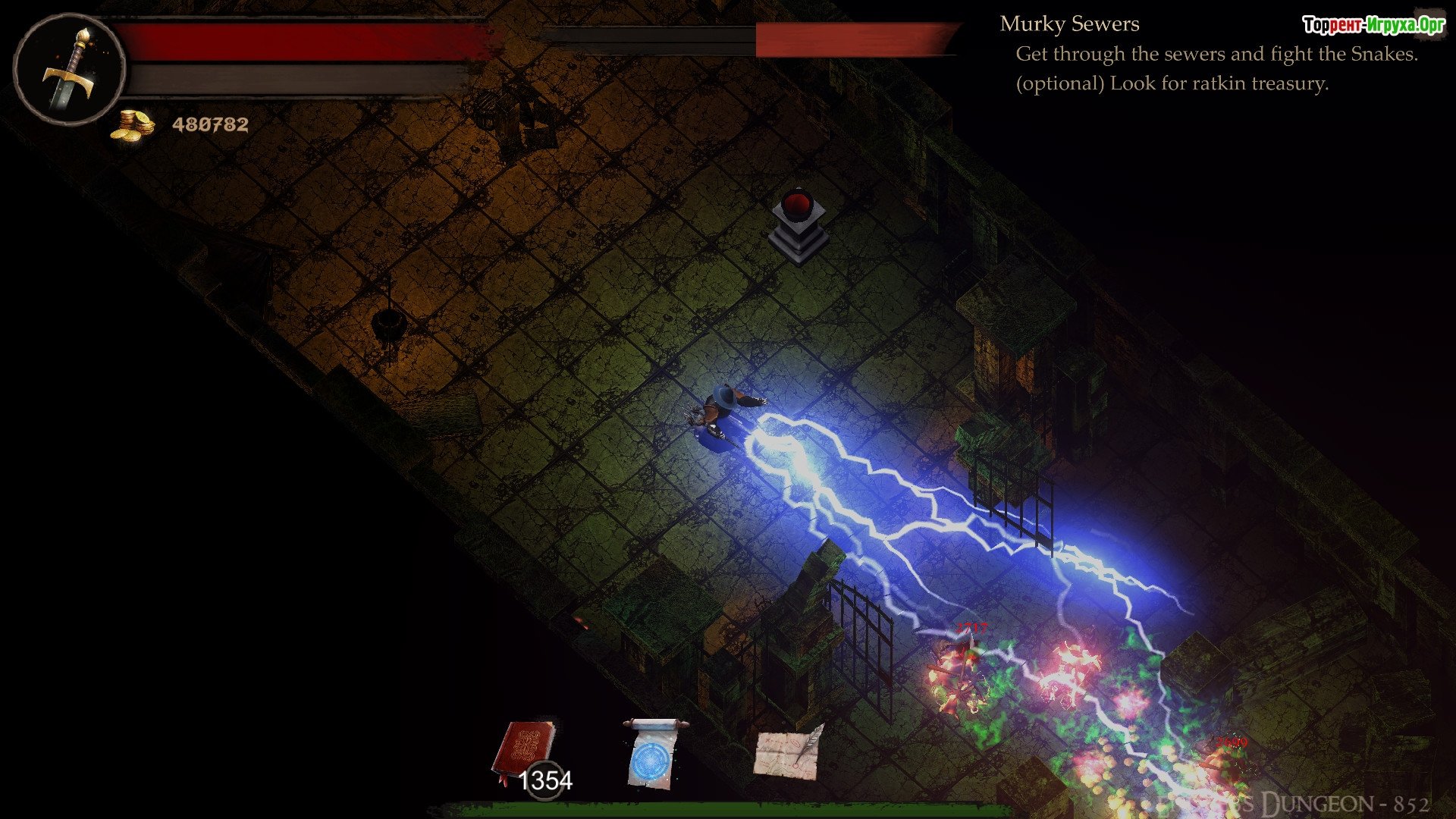Click the sword weapon portrait icon
Screen dimensions: 1456x819
click(69, 68)
